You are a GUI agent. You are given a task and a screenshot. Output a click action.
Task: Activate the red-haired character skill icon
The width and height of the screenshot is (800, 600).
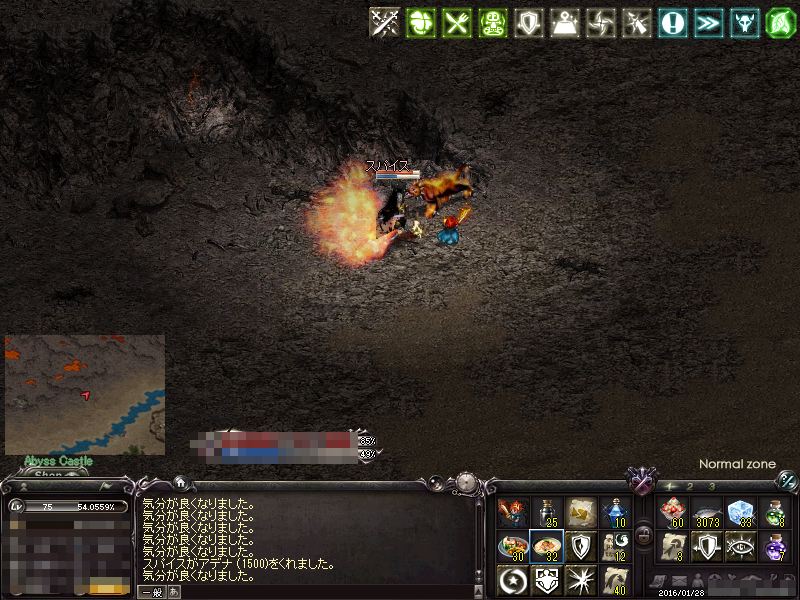point(513,513)
